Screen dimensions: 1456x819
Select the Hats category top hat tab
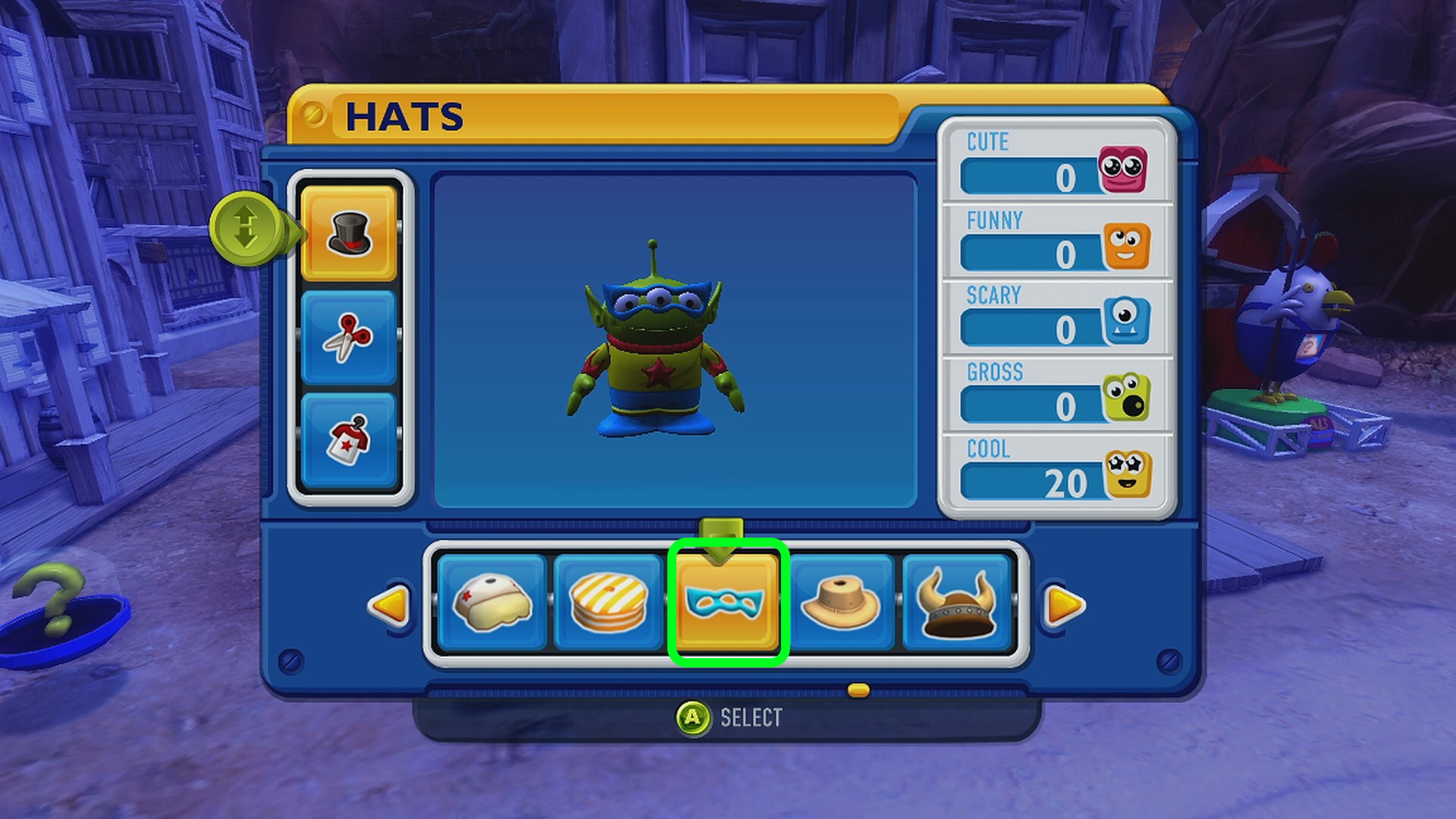[349, 233]
